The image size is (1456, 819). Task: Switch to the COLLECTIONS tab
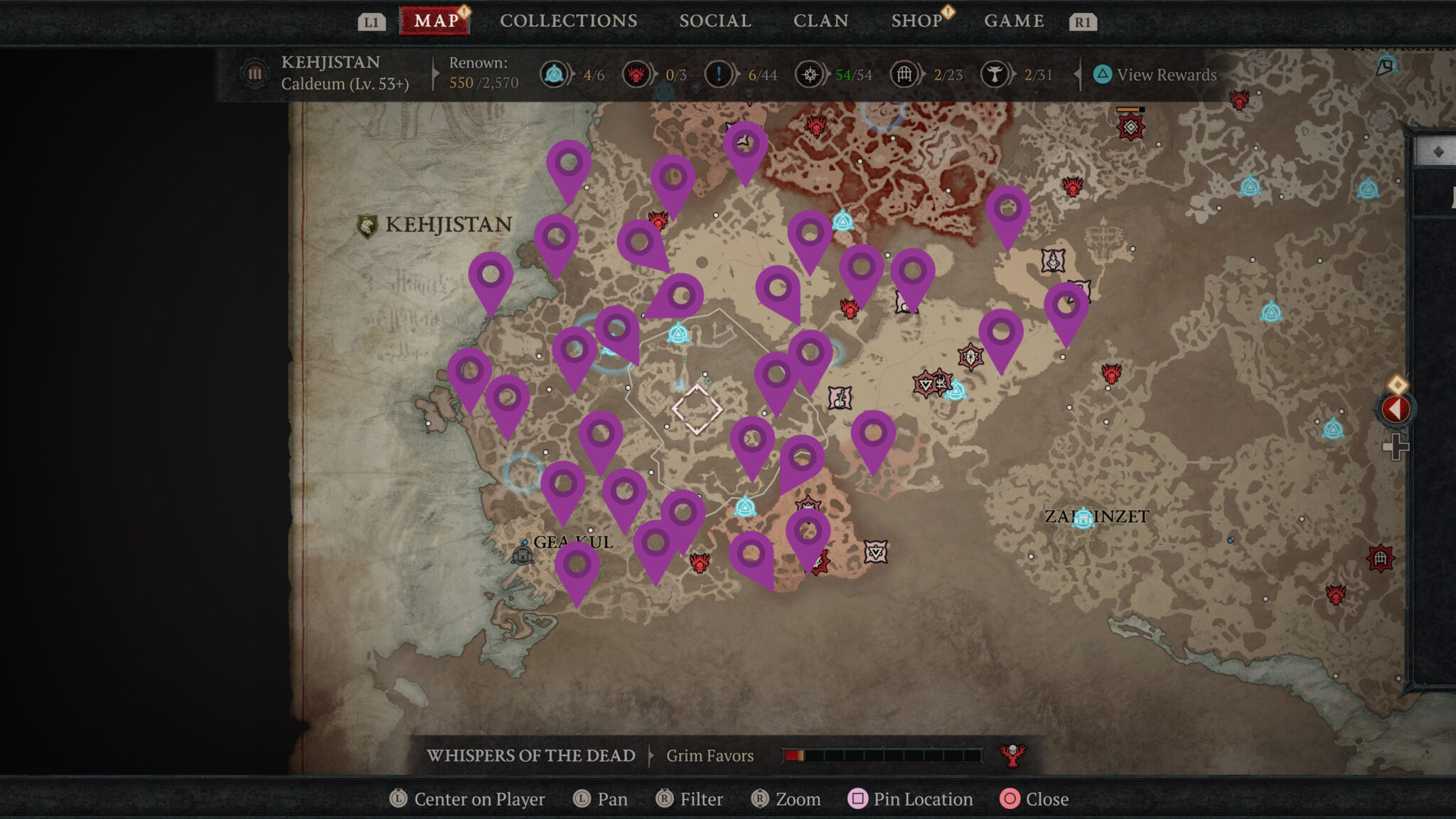click(569, 20)
